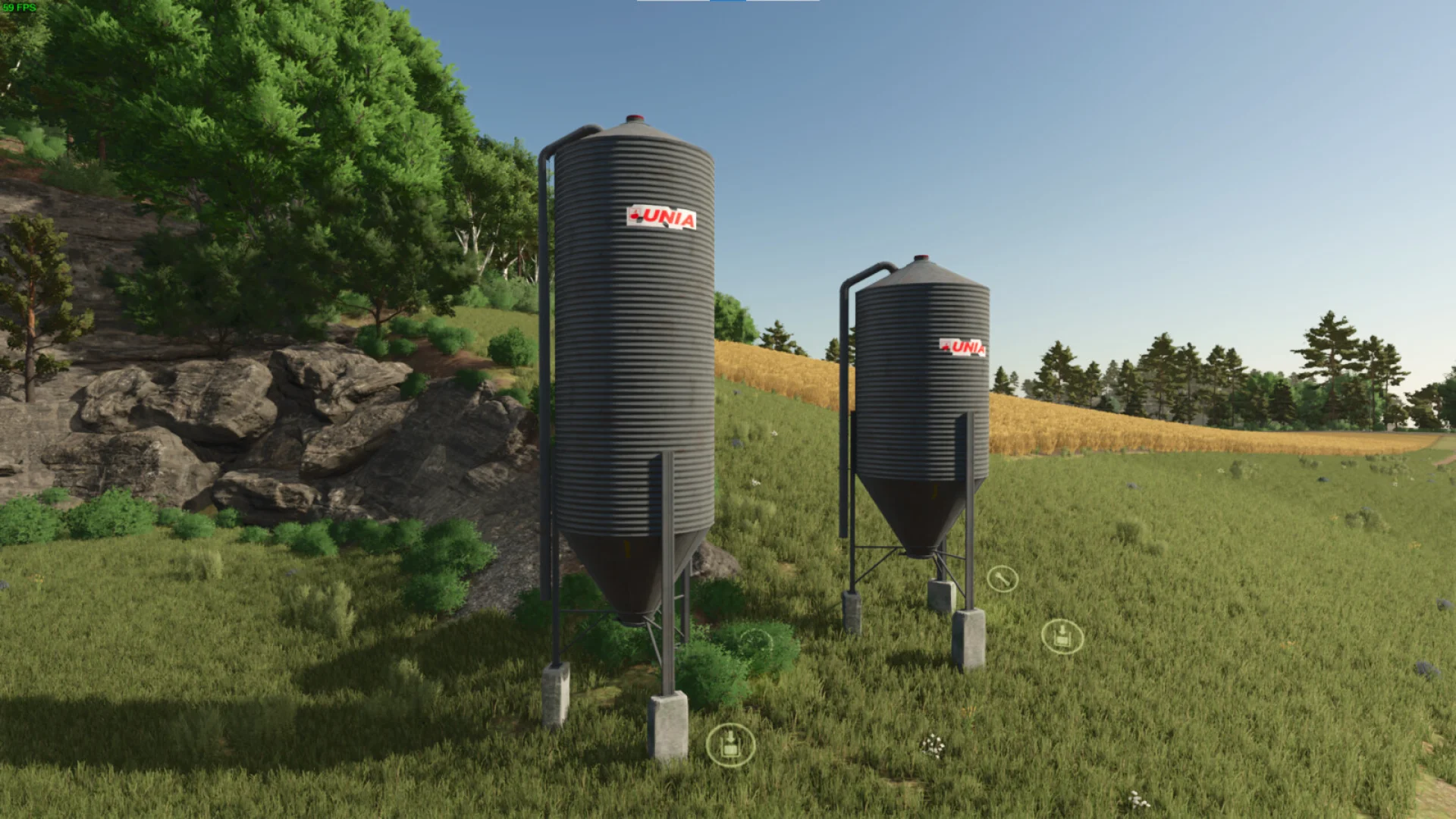Click the large rock outcrop beside the silos
The height and width of the screenshot is (819, 1456).
click(265, 425)
